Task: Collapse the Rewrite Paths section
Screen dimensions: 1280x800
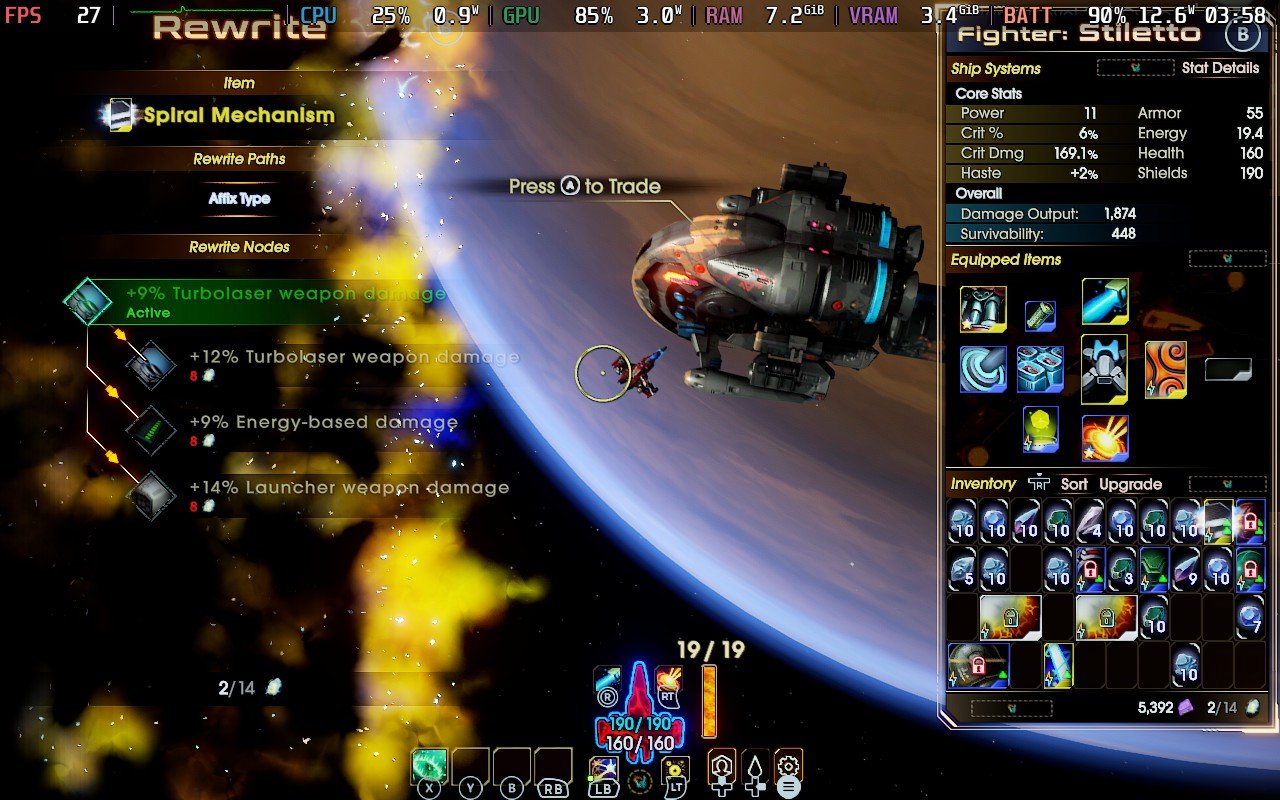Action: click(240, 159)
